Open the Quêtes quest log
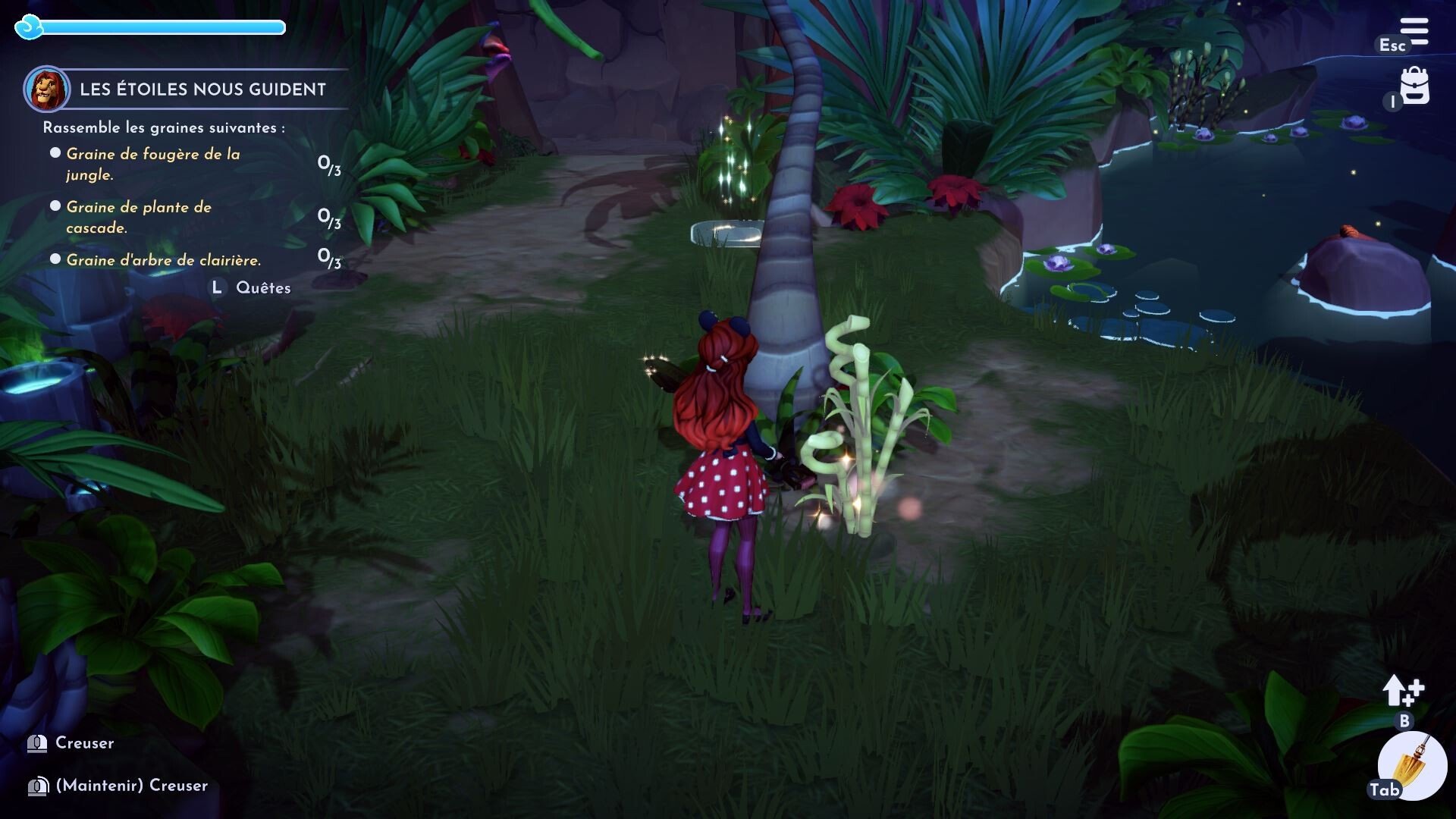Image resolution: width=1456 pixels, height=819 pixels. (x=262, y=288)
